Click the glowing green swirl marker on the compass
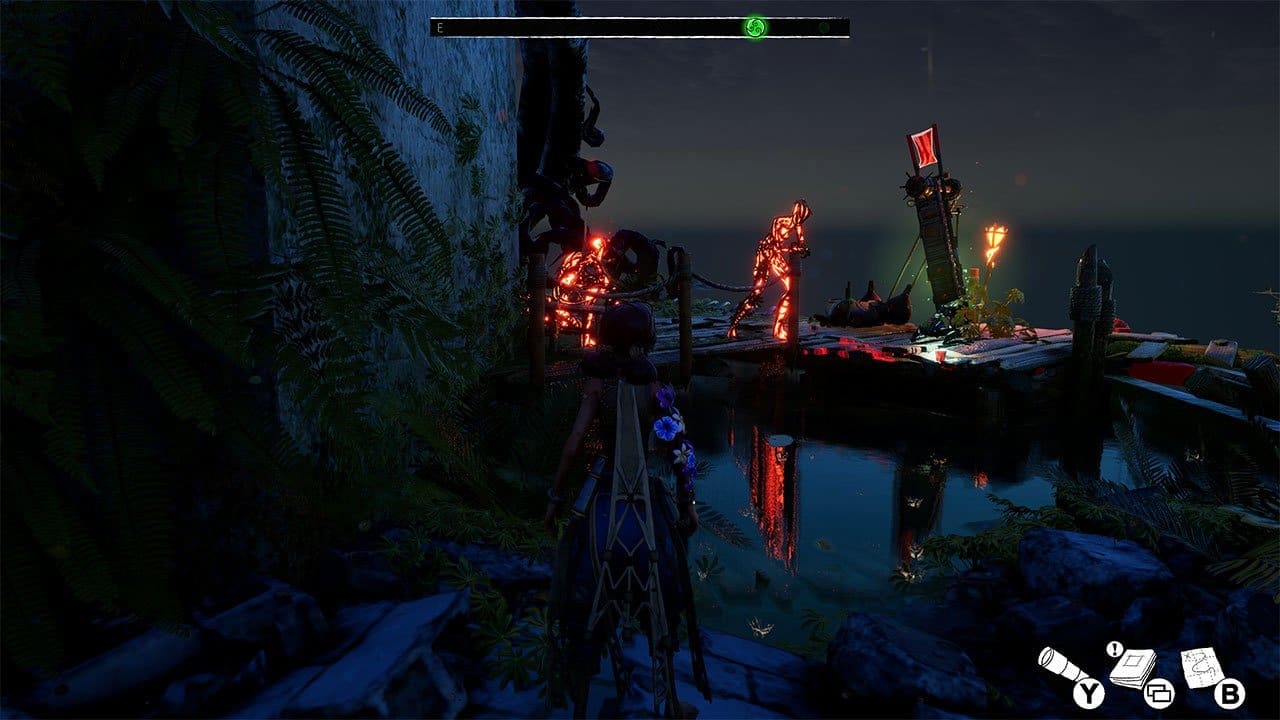The height and width of the screenshot is (720, 1280). click(x=756, y=28)
